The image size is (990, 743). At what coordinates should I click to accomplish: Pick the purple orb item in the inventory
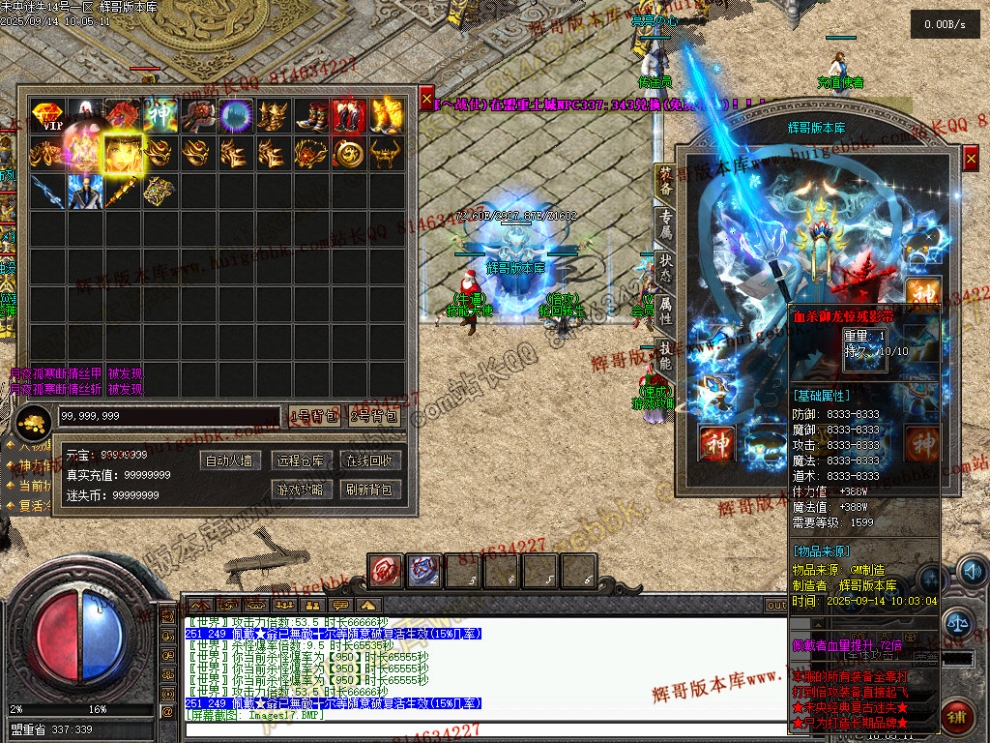[x=236, y=116]
